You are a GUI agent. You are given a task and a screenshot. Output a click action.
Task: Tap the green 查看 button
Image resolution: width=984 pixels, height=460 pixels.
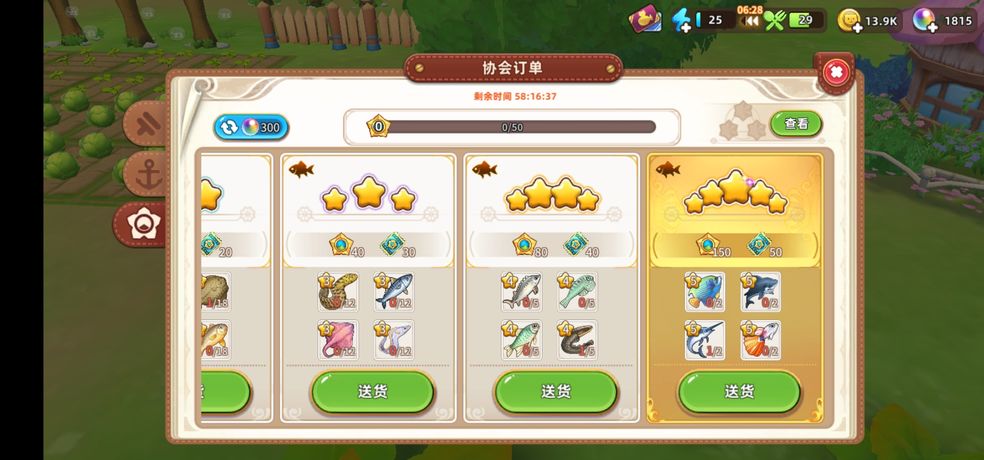796,124
